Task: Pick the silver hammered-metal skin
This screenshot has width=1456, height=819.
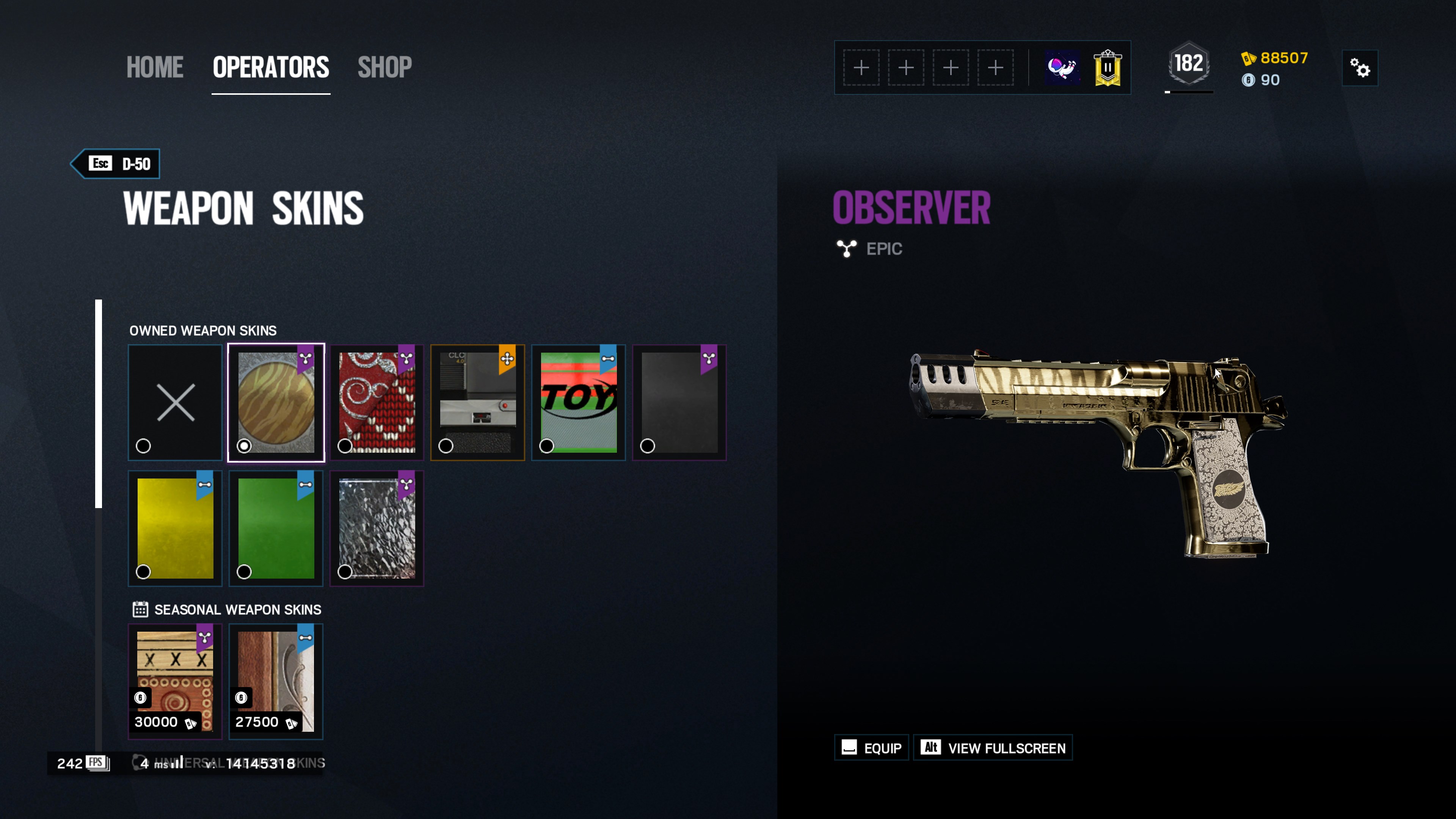Action: click(x=377, y=529)
